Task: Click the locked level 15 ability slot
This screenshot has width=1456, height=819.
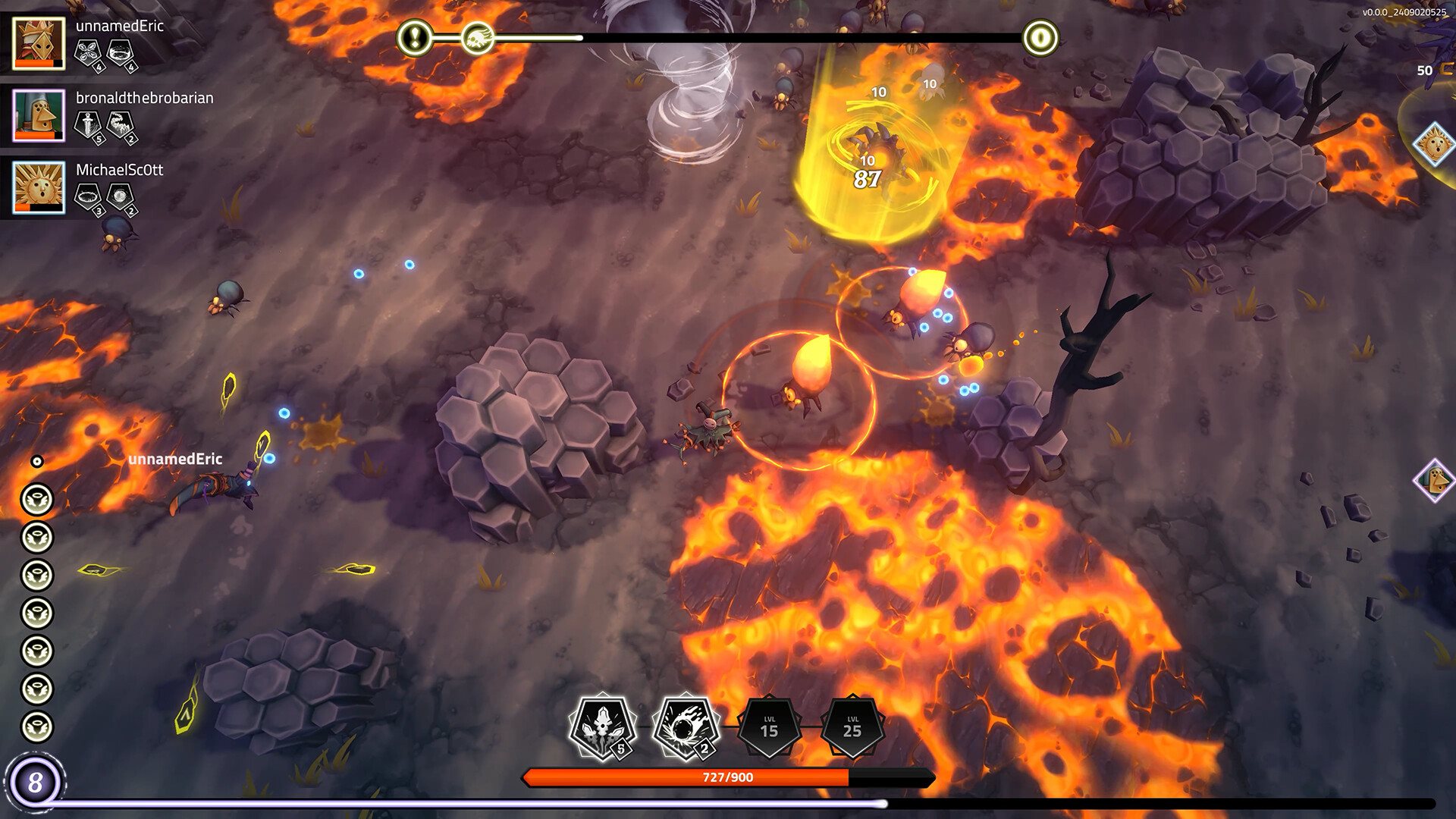Action: [769, 727]
